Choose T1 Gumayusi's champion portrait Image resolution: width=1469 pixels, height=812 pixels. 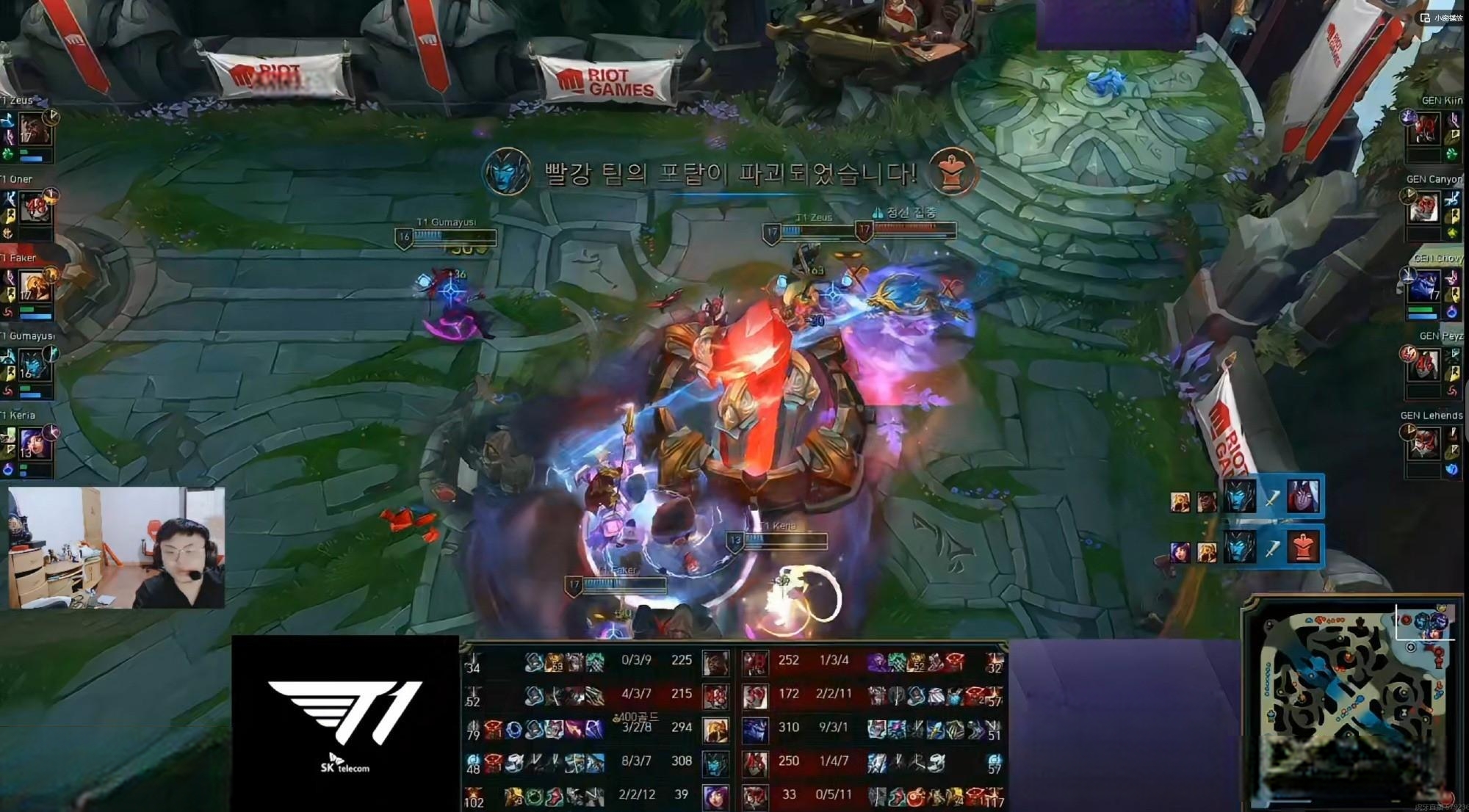tap(35, 365)
